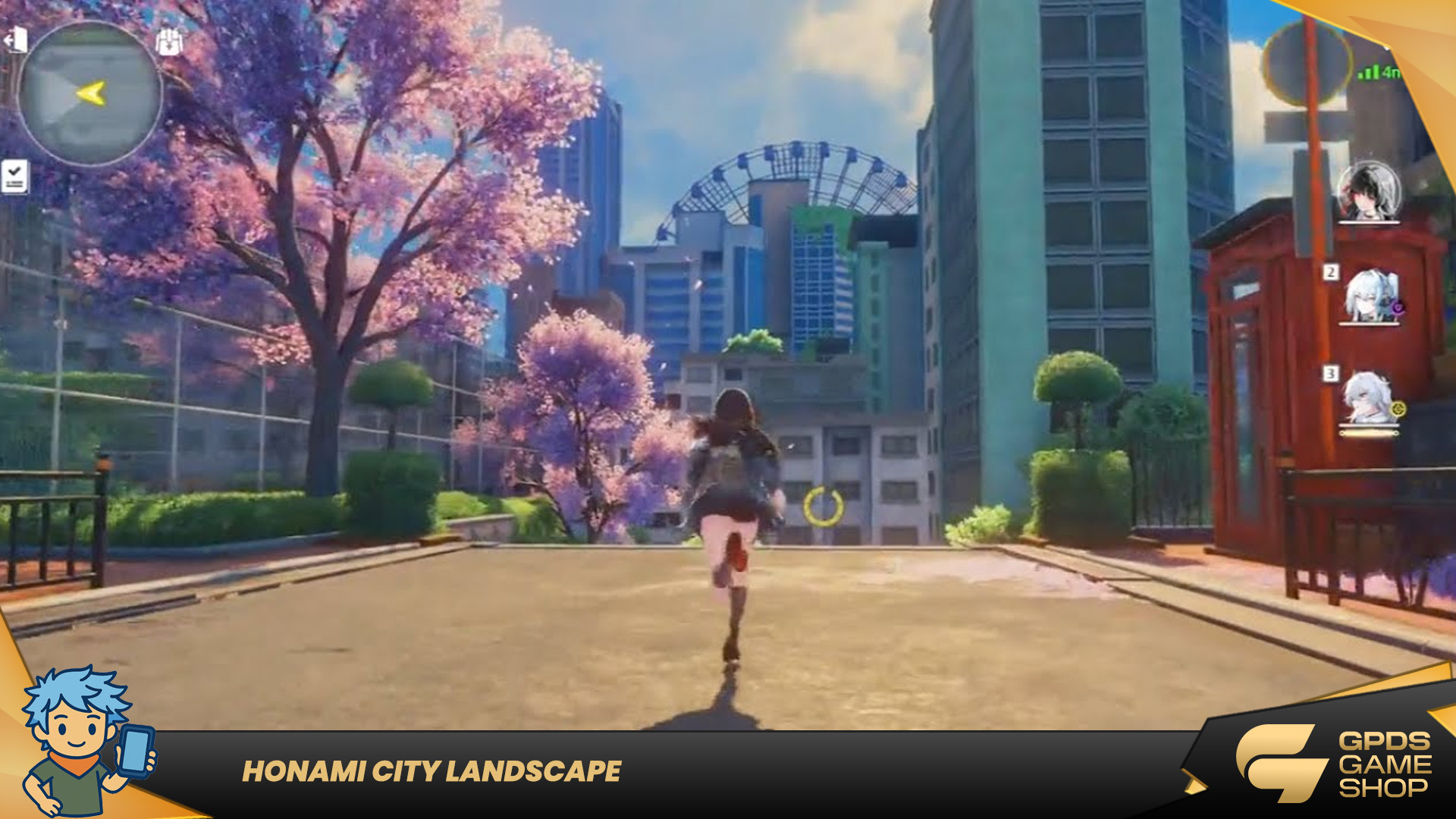Open the checklist quest icon

coord(14,176)
